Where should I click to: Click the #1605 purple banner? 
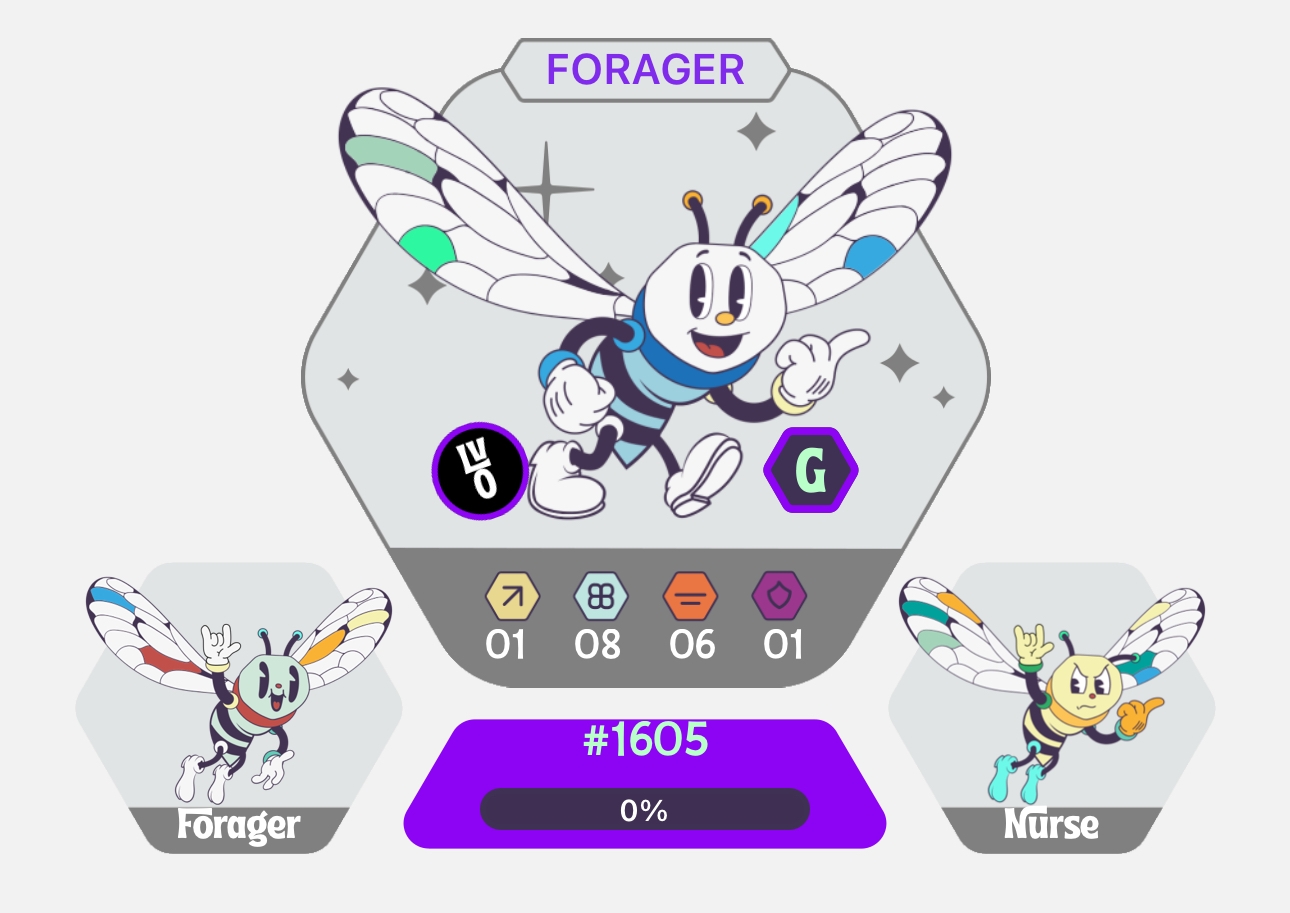645,742
